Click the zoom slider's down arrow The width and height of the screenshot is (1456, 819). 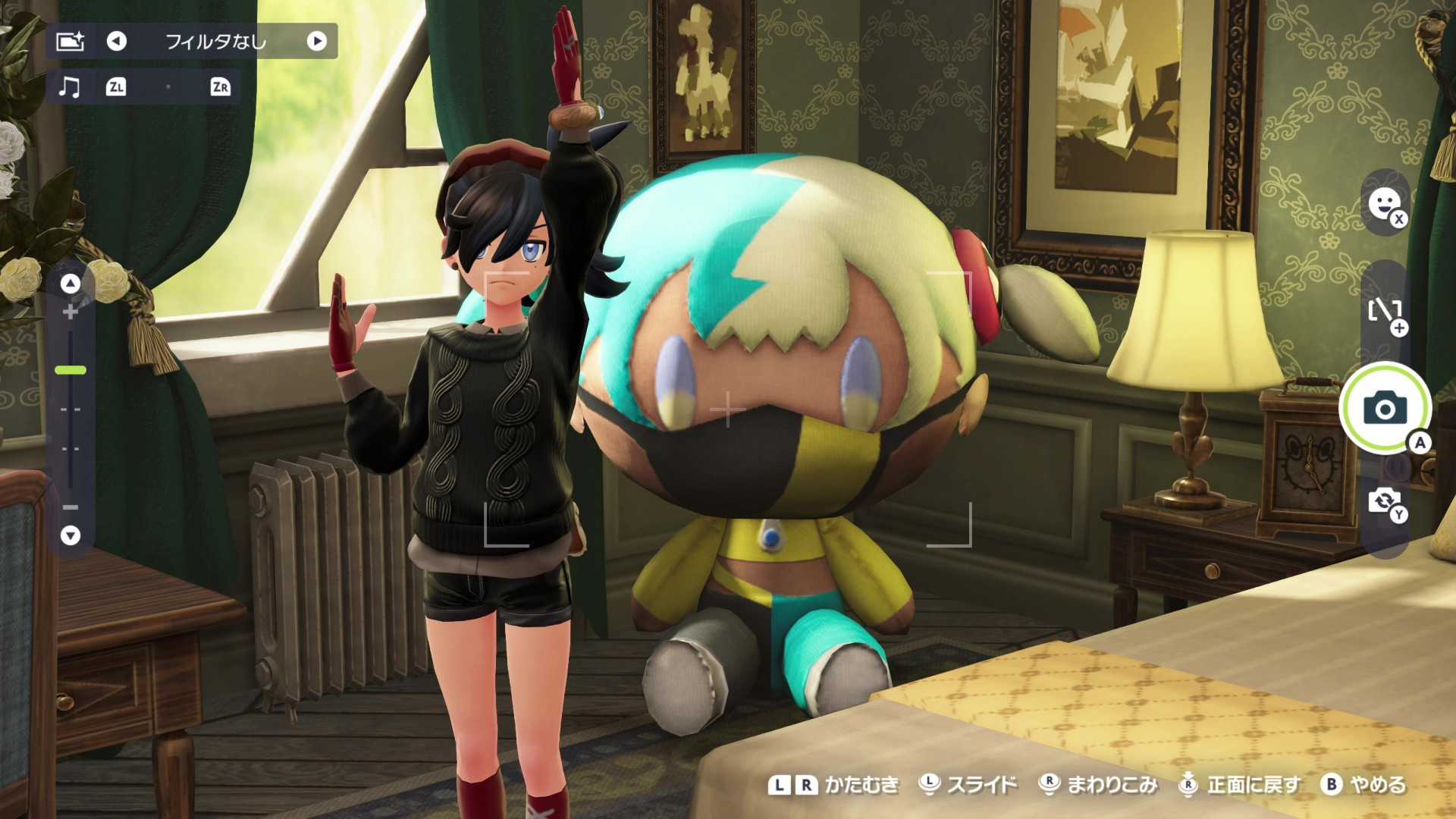(x=71, y=535)
